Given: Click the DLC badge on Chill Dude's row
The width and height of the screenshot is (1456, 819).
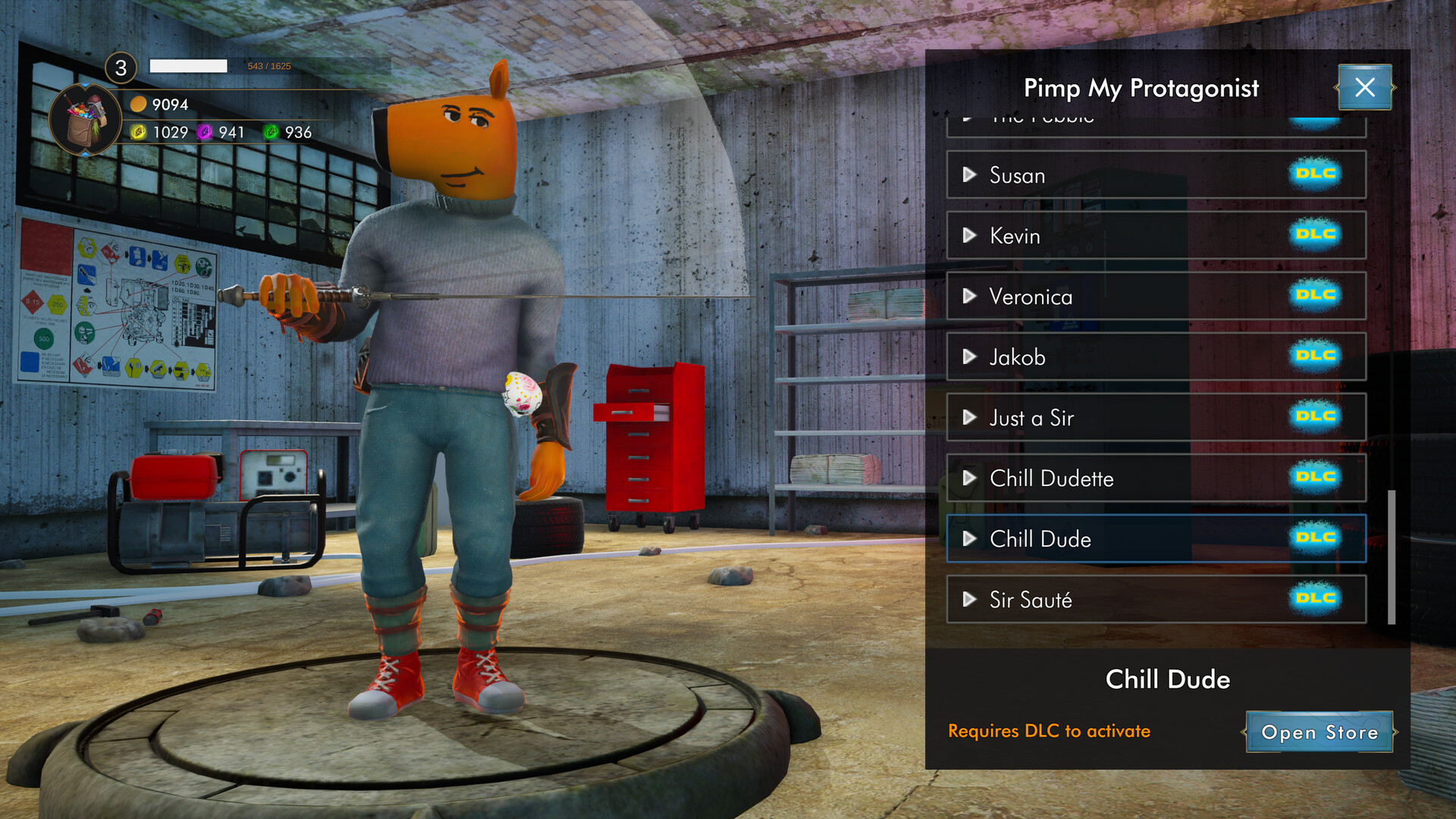Looking at the screenshot, I should pyautogui.click(x=1316, y=538).
